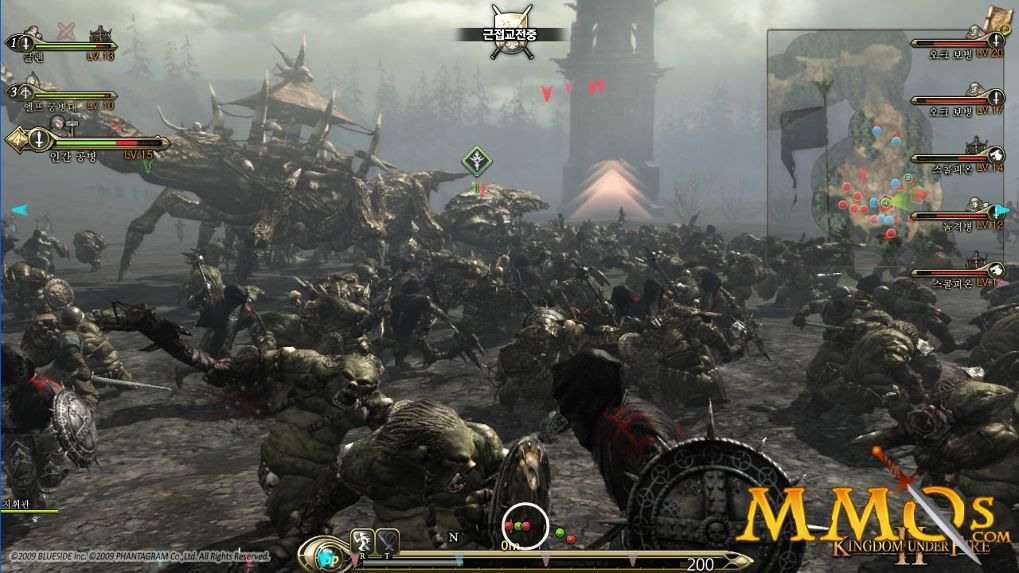Use the crossed swords skill icon
The height and width of the screenshot is (573, 1019).
pos(387,541)
